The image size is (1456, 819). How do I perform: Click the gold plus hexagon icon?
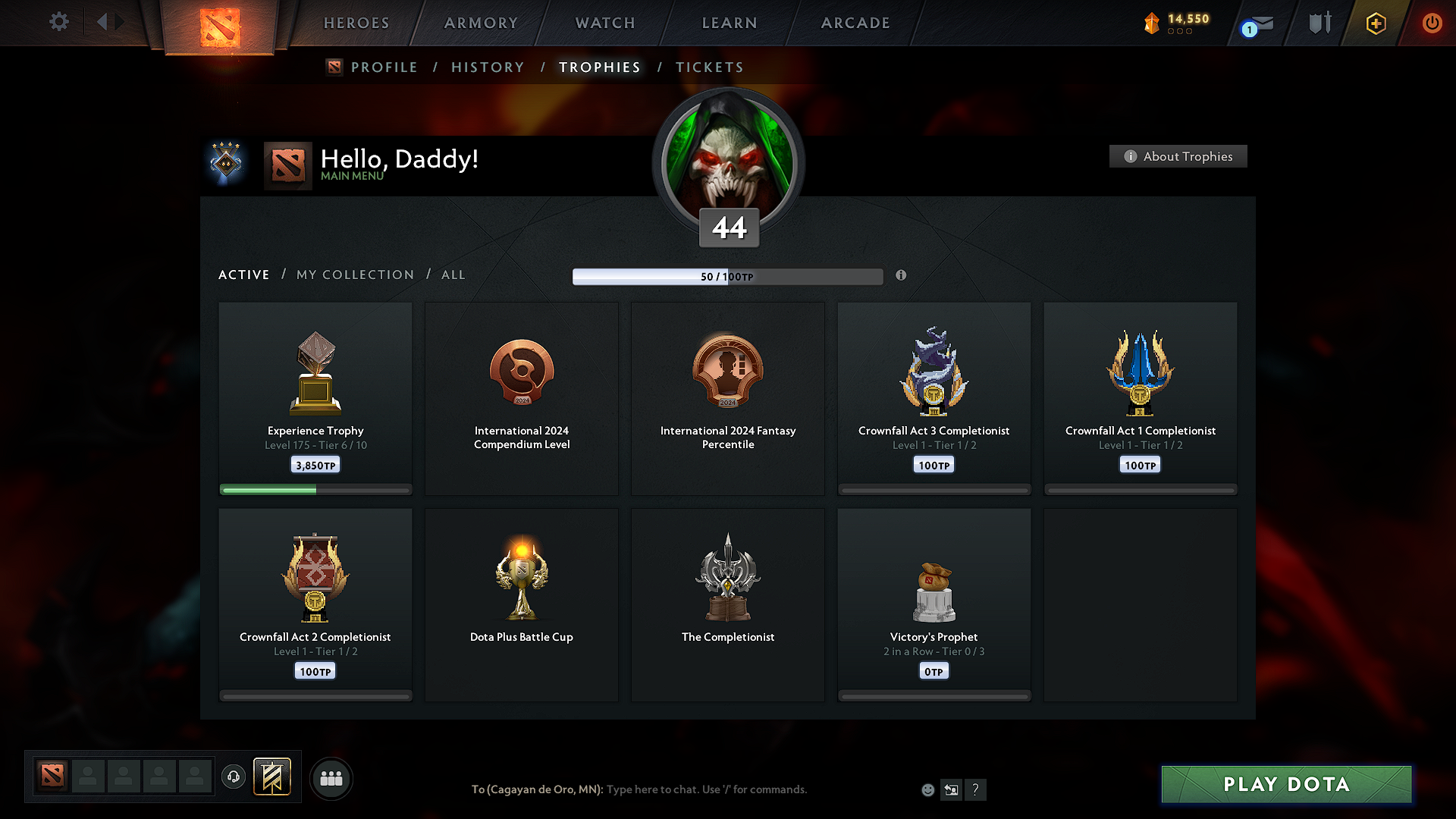click(x=1375, y=23)
